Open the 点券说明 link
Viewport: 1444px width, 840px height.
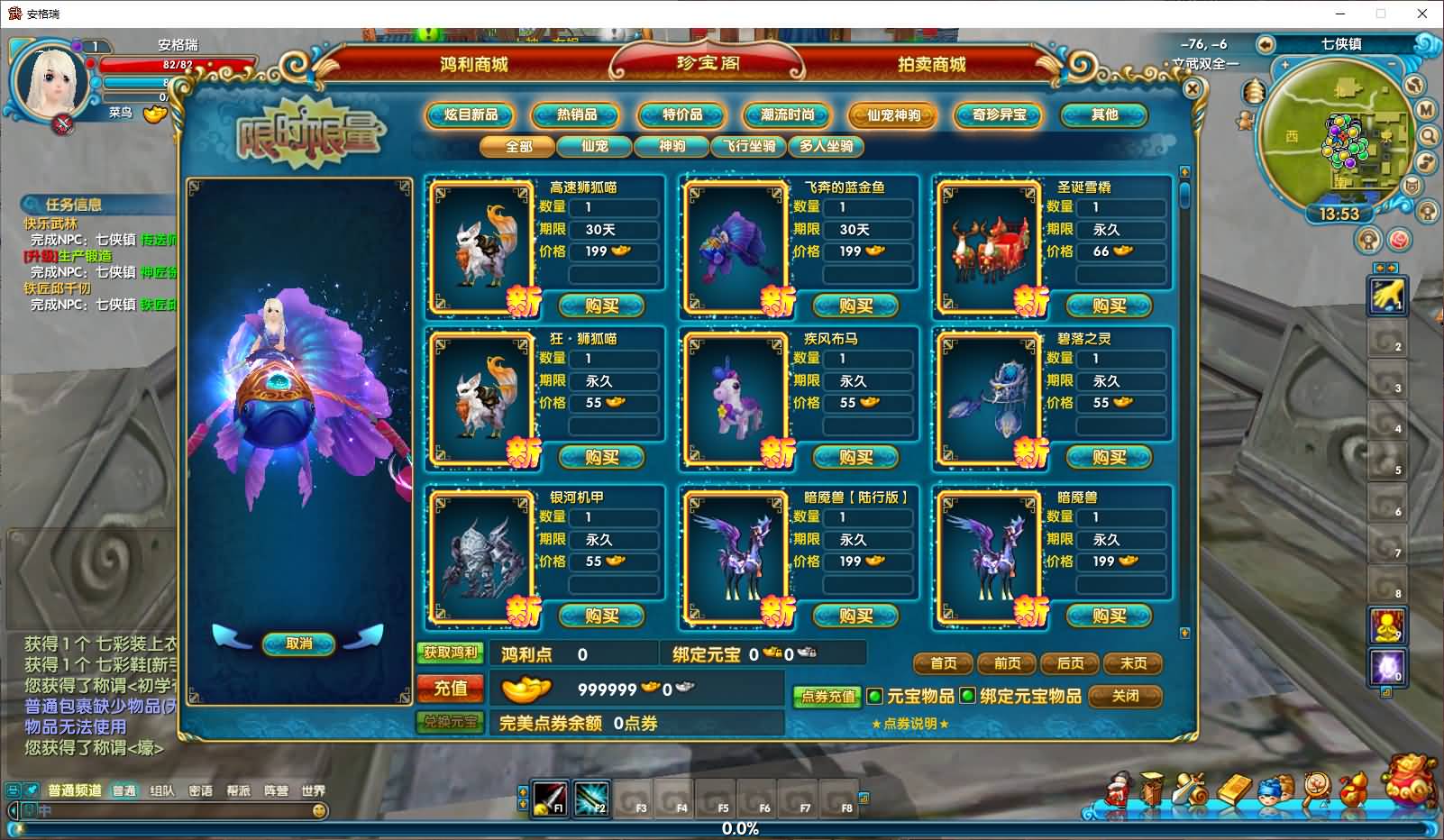click(910, 724)
